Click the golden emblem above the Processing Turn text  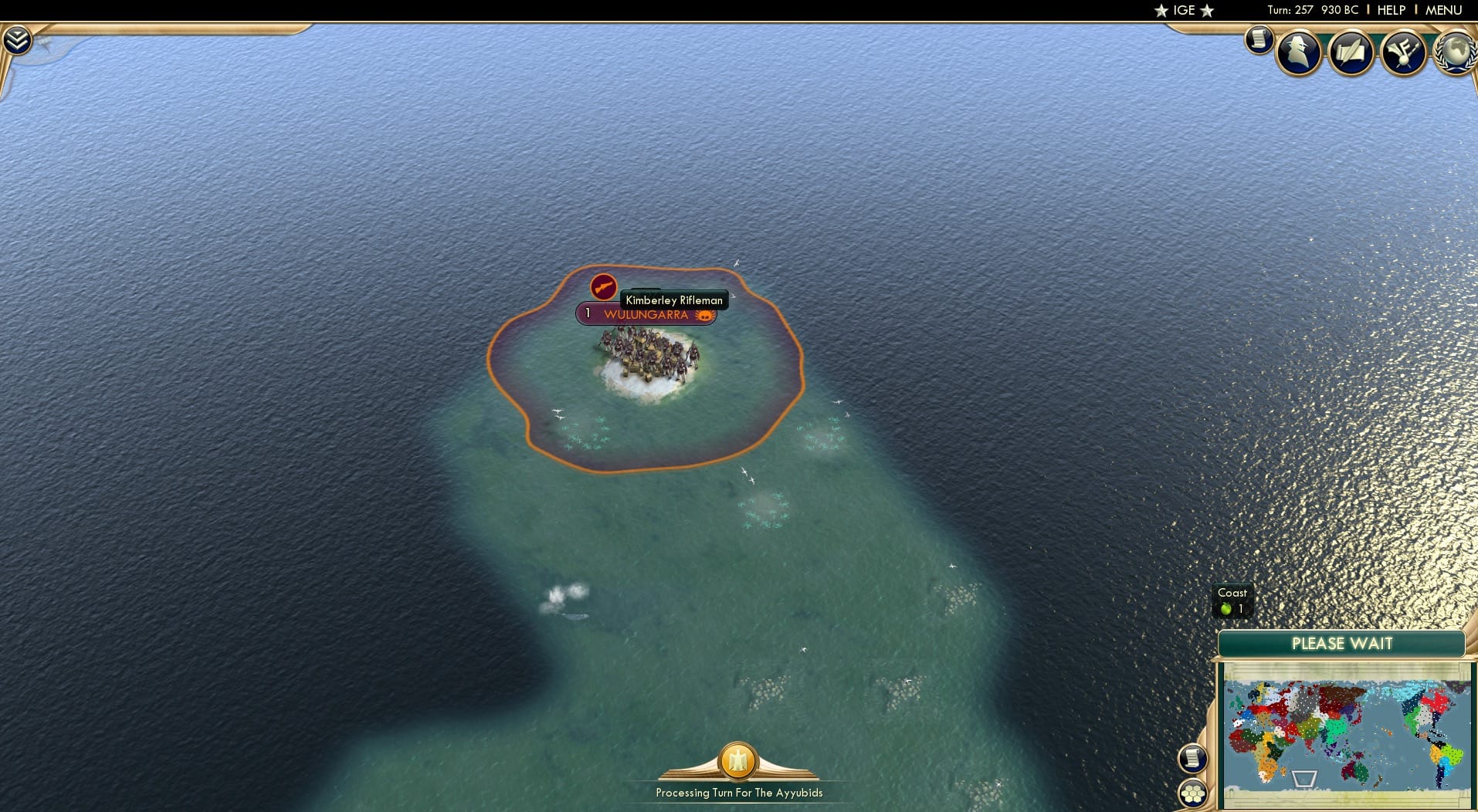[x=738, y=763]
